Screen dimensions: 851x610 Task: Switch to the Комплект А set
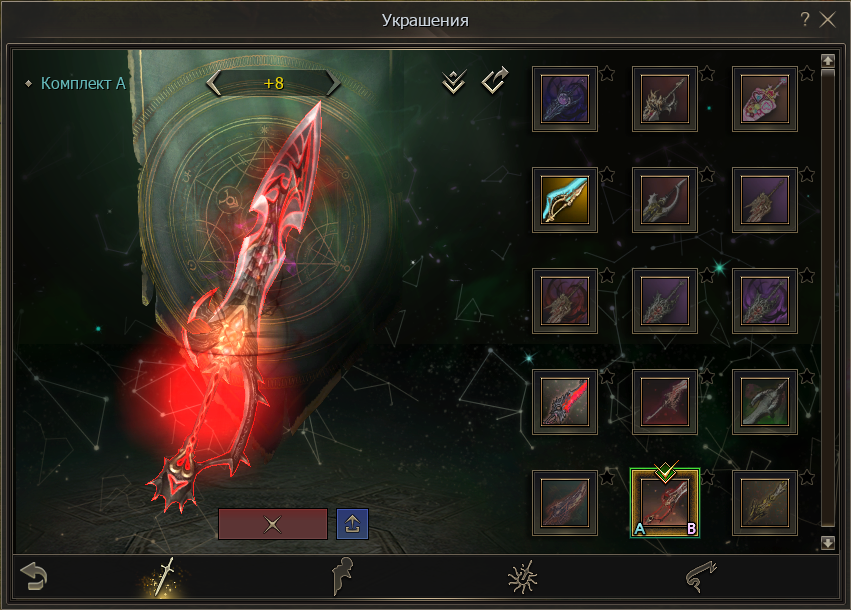click(x=83, y=83)
